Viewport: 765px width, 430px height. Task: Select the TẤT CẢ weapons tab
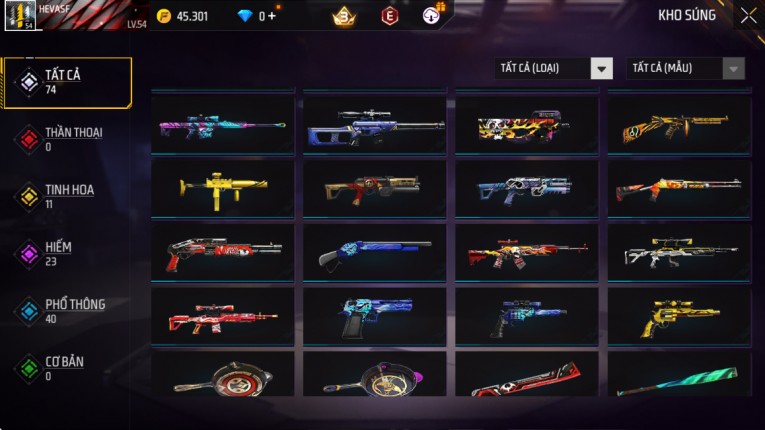(x=67, y=82)
